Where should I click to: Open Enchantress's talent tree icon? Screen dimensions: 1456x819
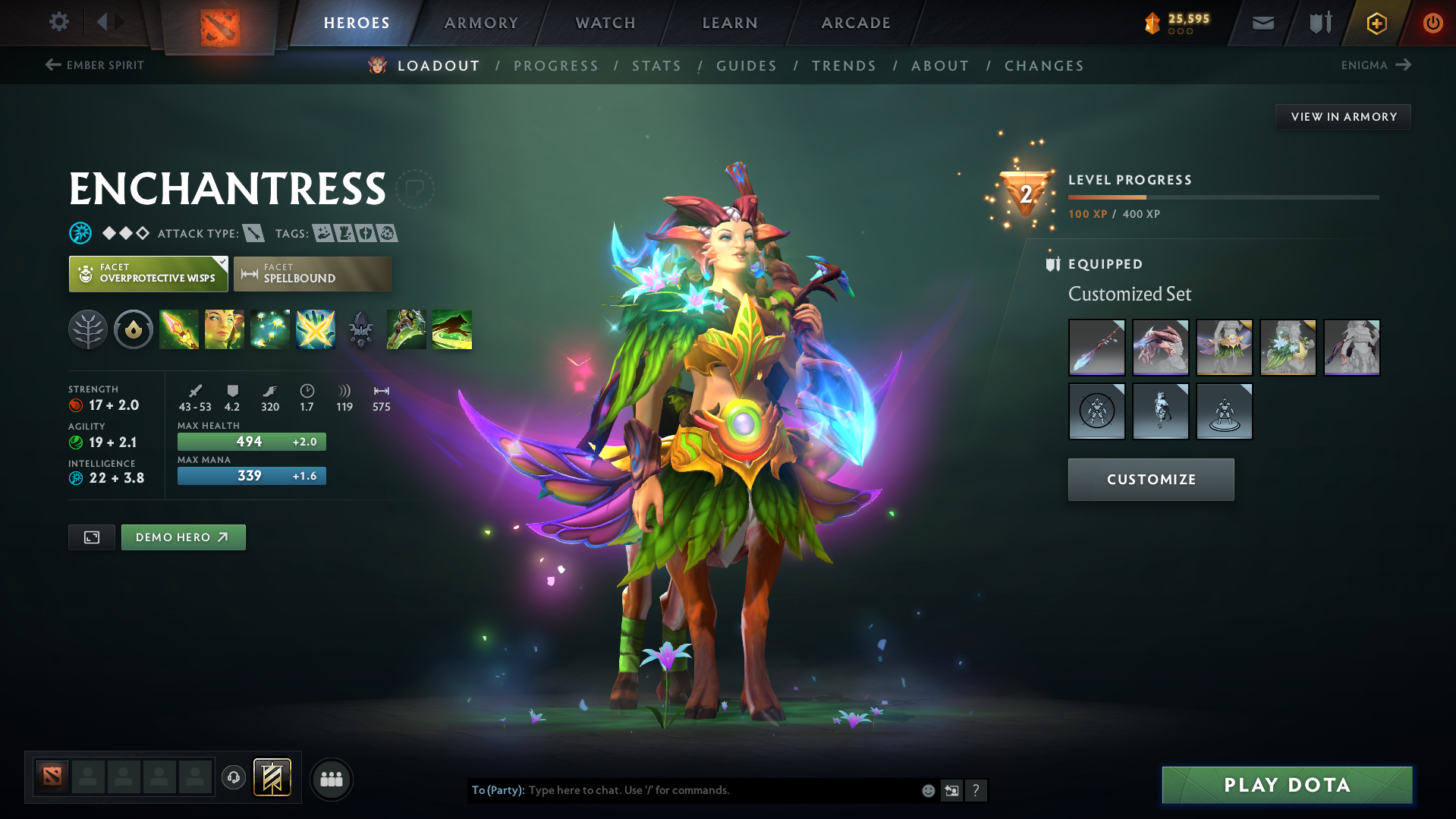point(88,329)
